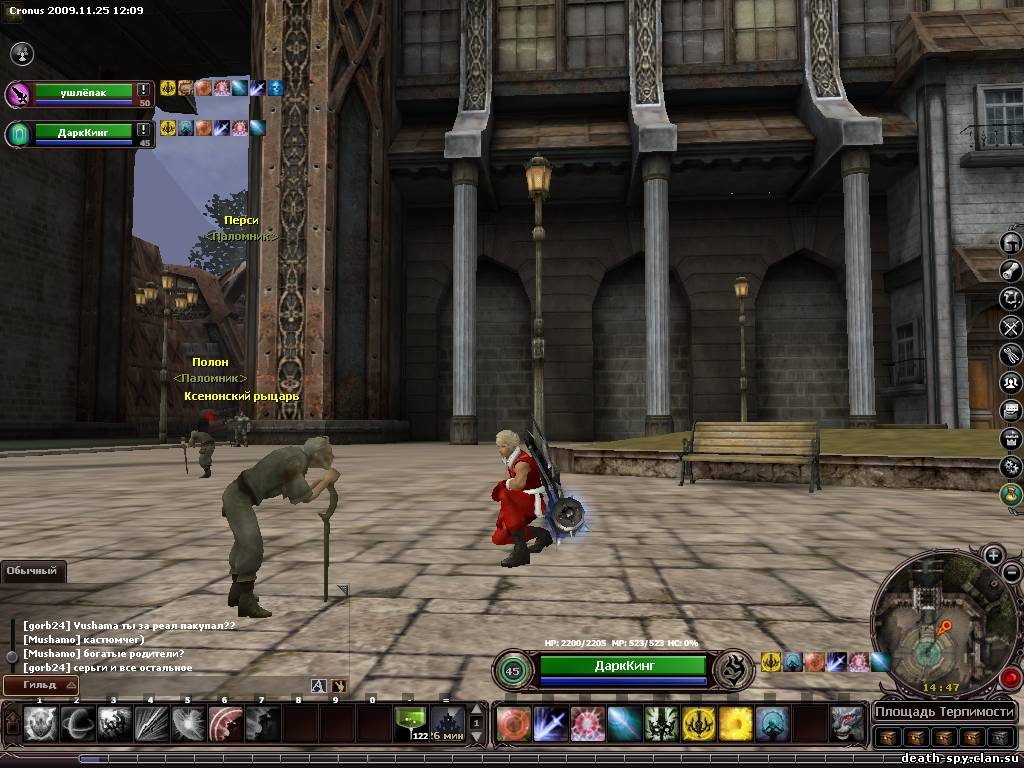Use the green potion hotbar slot
The height and width of the screenshot is (768, 1024).
tap(410, 721)
